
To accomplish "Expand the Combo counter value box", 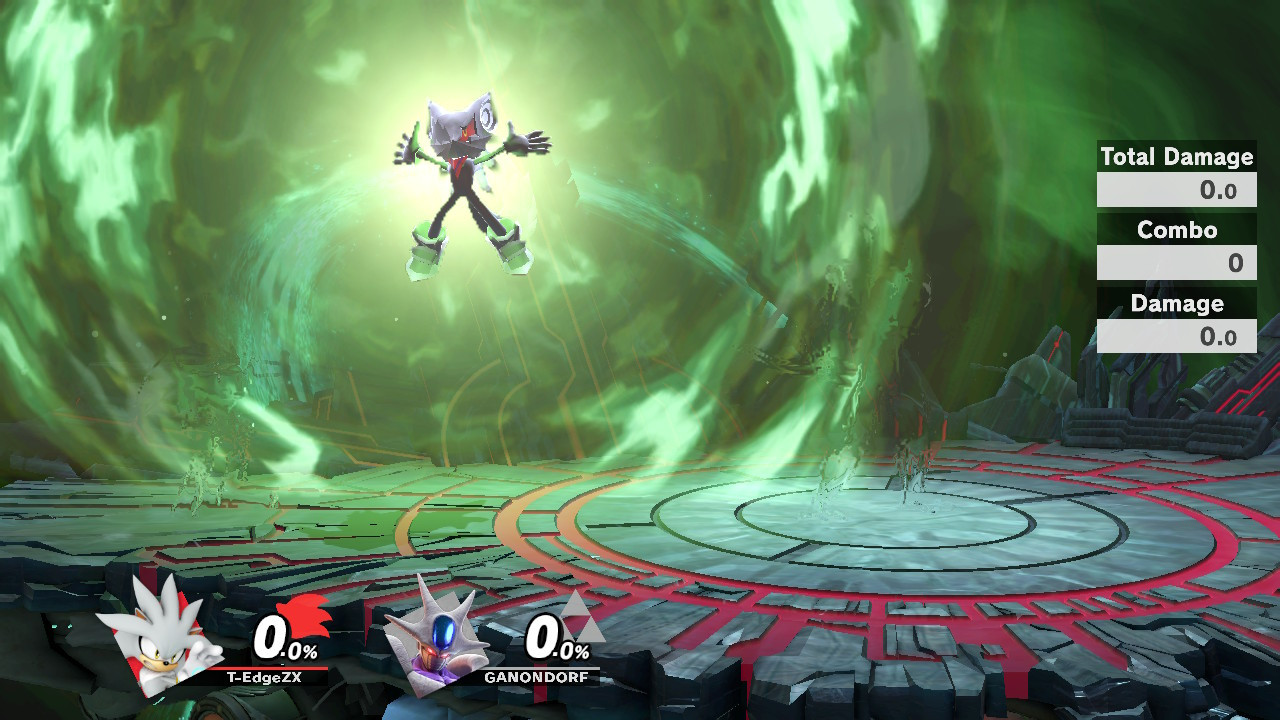I will [x=1176, y=262].
